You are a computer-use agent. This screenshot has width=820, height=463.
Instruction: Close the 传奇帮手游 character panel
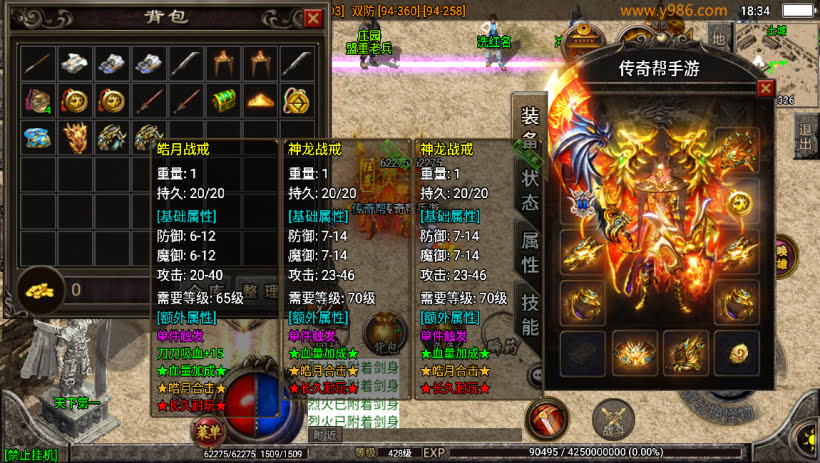765,88
